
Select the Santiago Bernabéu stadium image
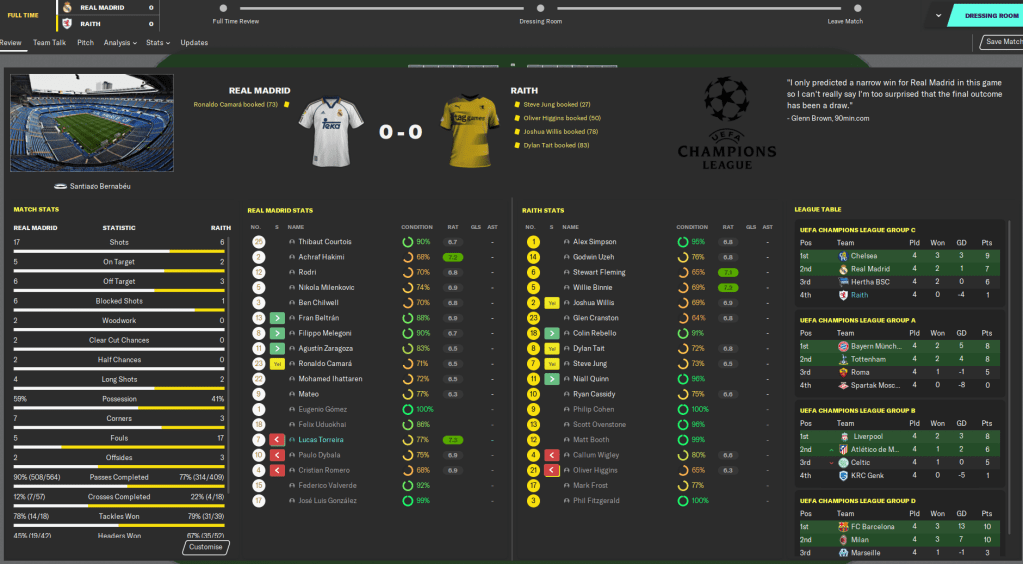click(91, 122)
